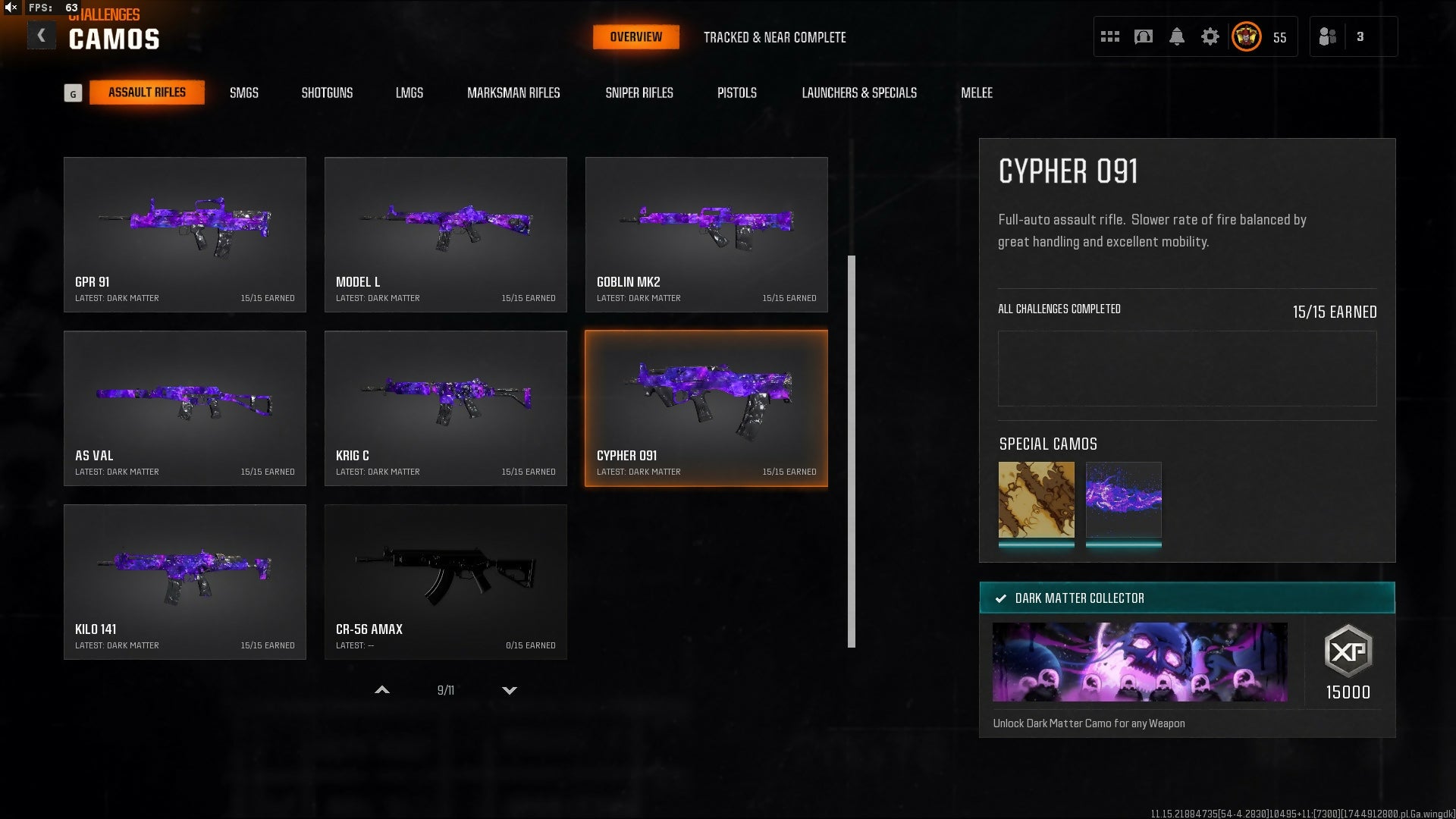Image resolution: width=1456 pixels, height=819 pixels.
Task: View the Dark Matter special camo swatch
Action: [1123, 500]
